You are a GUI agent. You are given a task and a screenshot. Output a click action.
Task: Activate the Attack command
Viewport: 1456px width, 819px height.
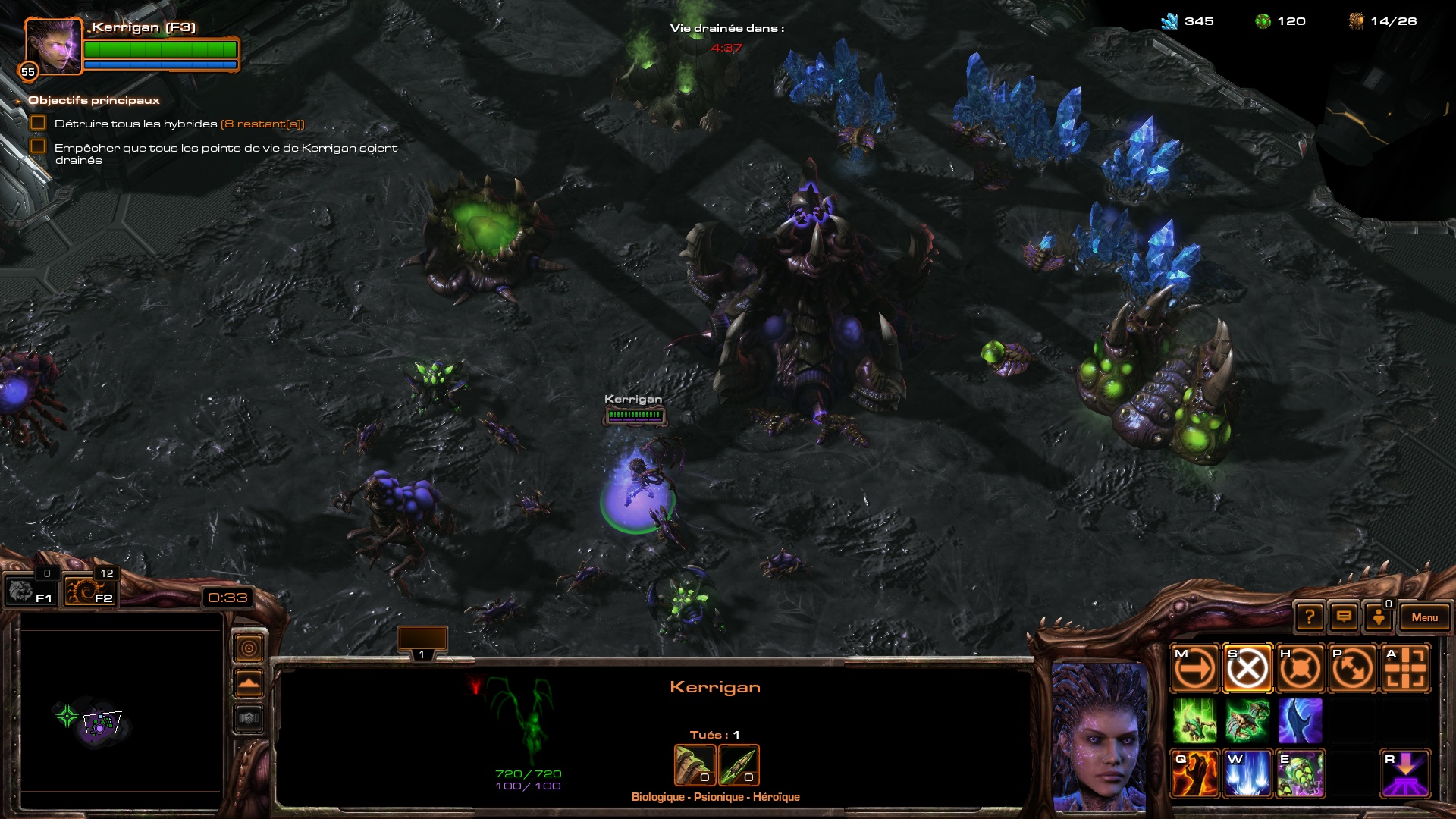[1406, 669]
